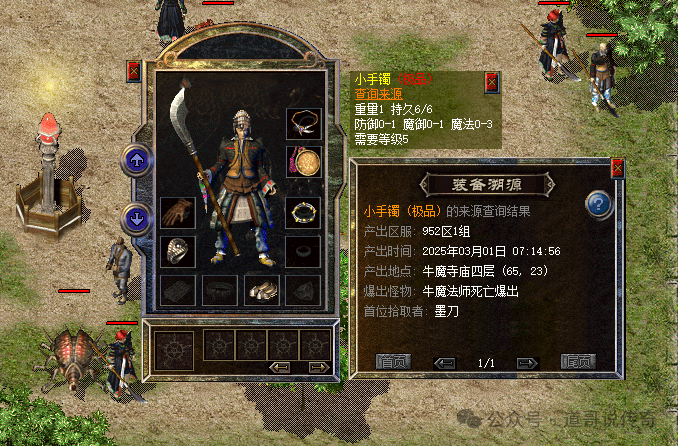Select the silver ring equipment slot

coord(178,251)
